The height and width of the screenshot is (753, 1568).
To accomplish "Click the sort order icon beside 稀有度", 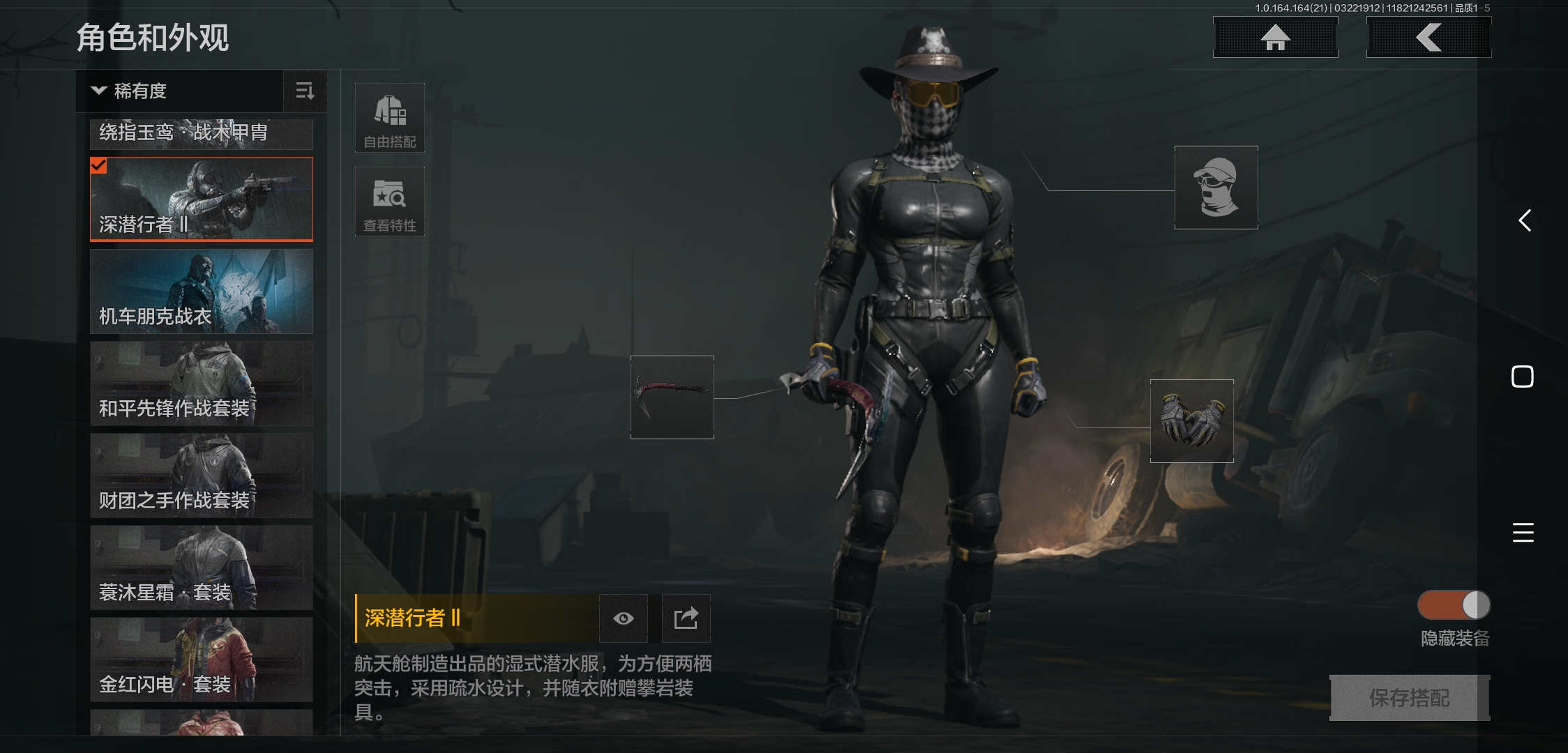I will [x=305, y=91].
